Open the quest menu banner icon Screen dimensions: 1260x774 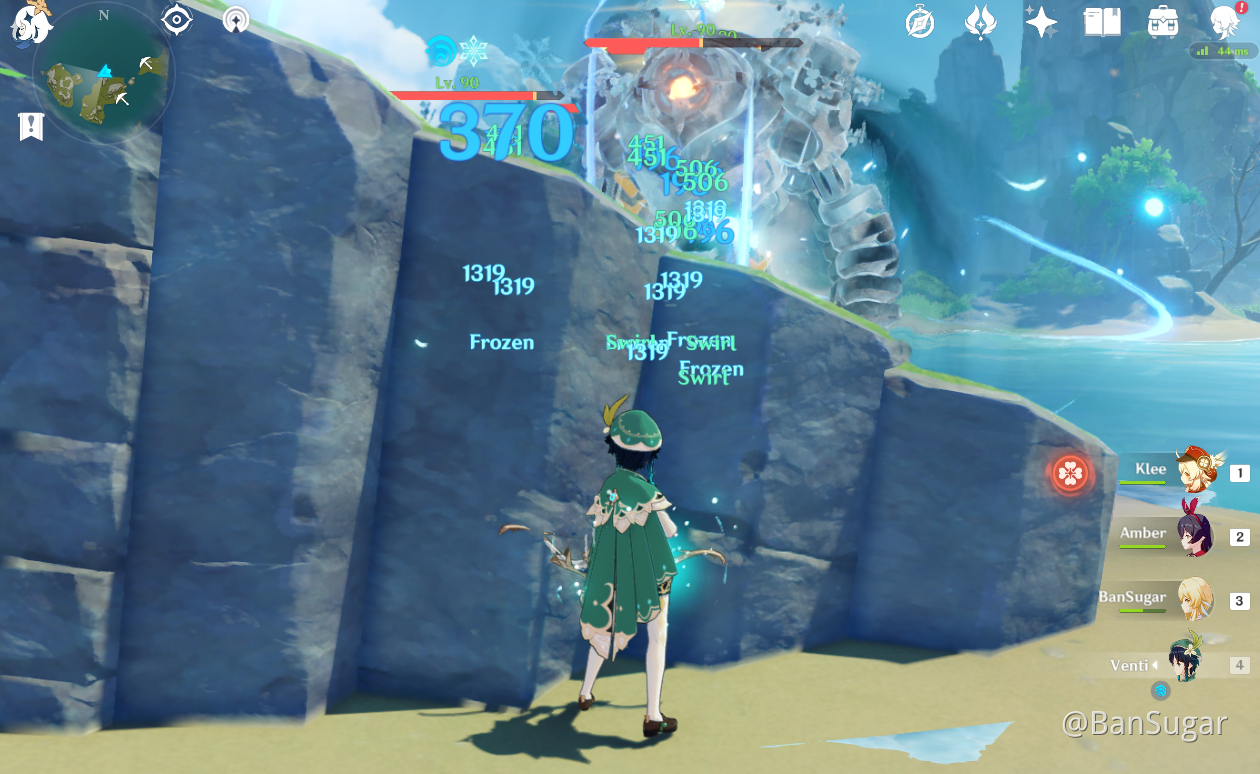coord(31,127)
